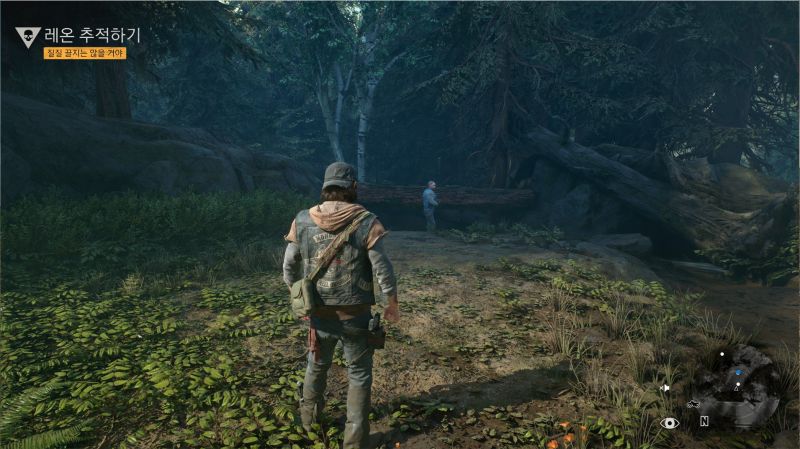Viewport: 800px width, 449px height.
Task: Click the N compass marker
Action: (704, 421)
